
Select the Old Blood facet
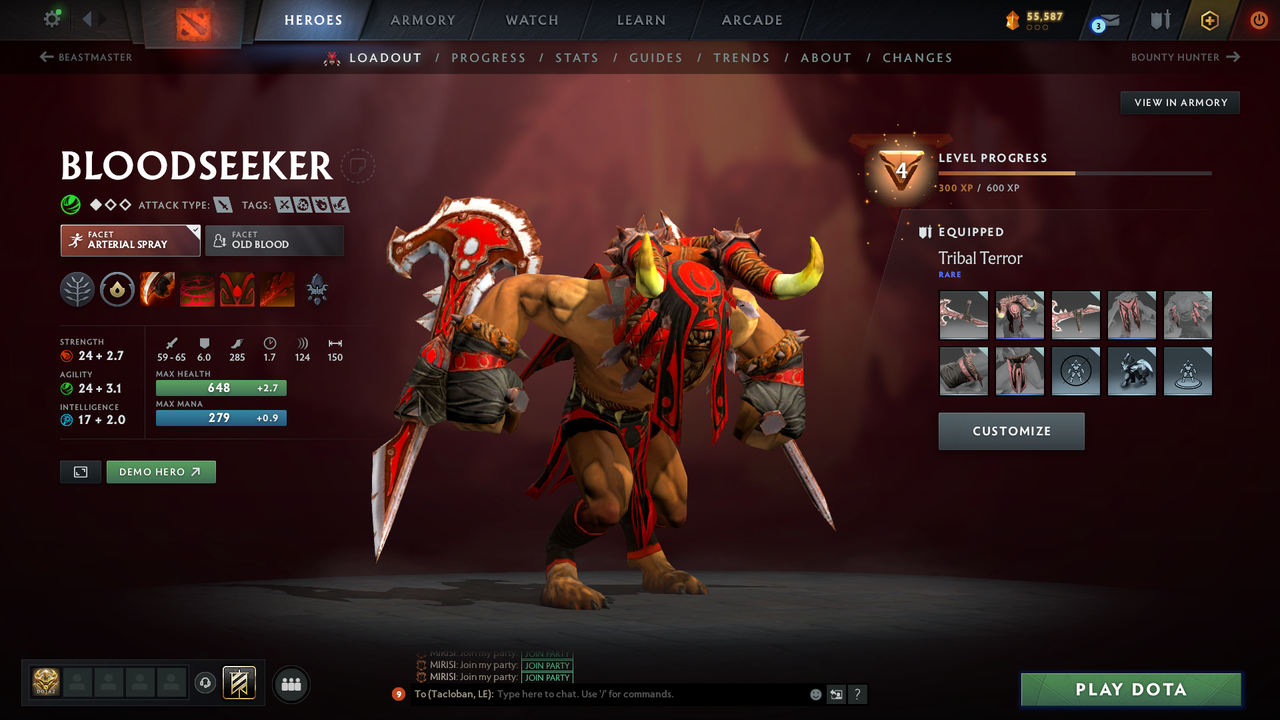coord(274,240)
